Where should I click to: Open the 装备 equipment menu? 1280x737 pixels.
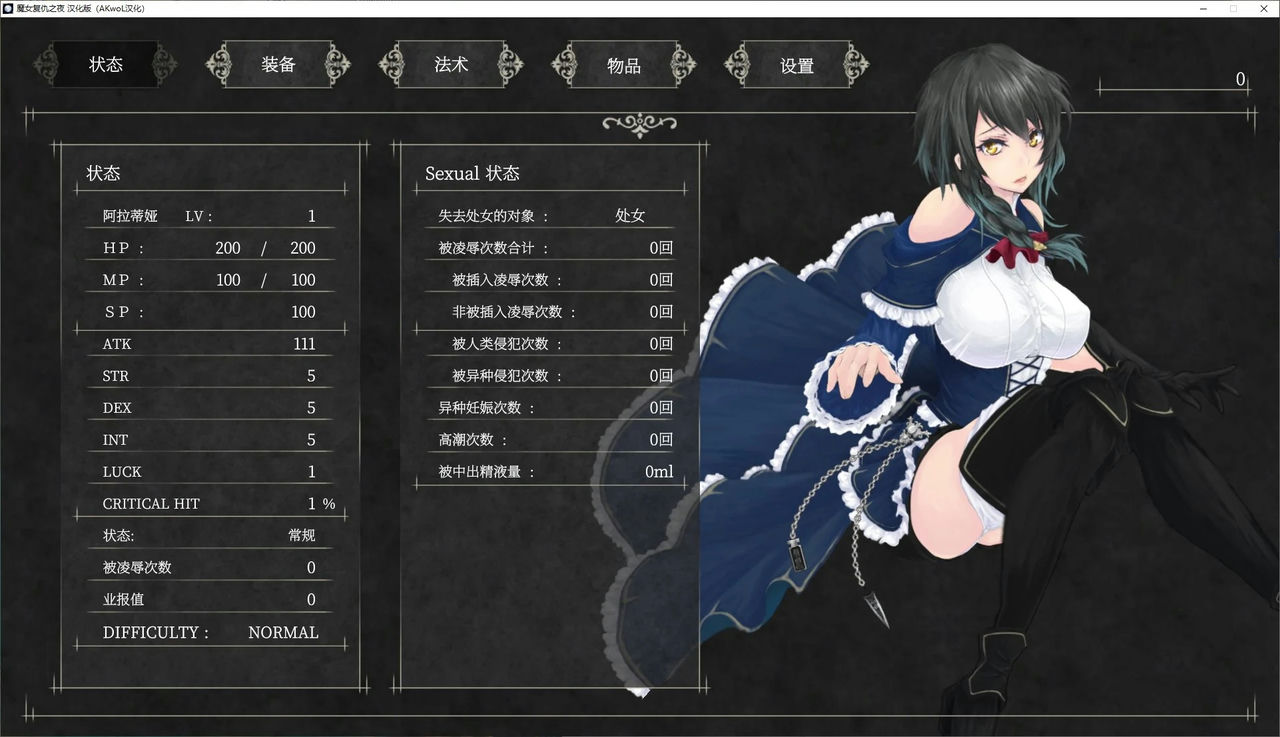[x=278, y=64]
